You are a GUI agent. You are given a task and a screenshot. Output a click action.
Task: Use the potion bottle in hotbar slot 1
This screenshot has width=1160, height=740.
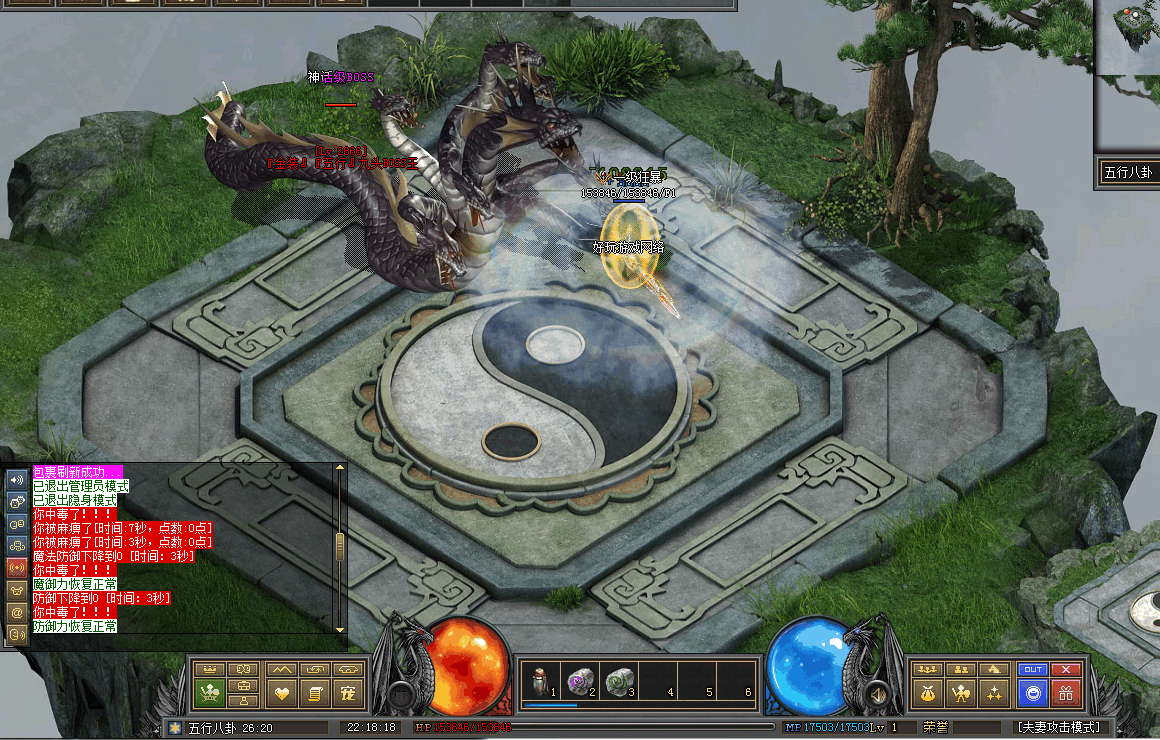click(540, 681)
